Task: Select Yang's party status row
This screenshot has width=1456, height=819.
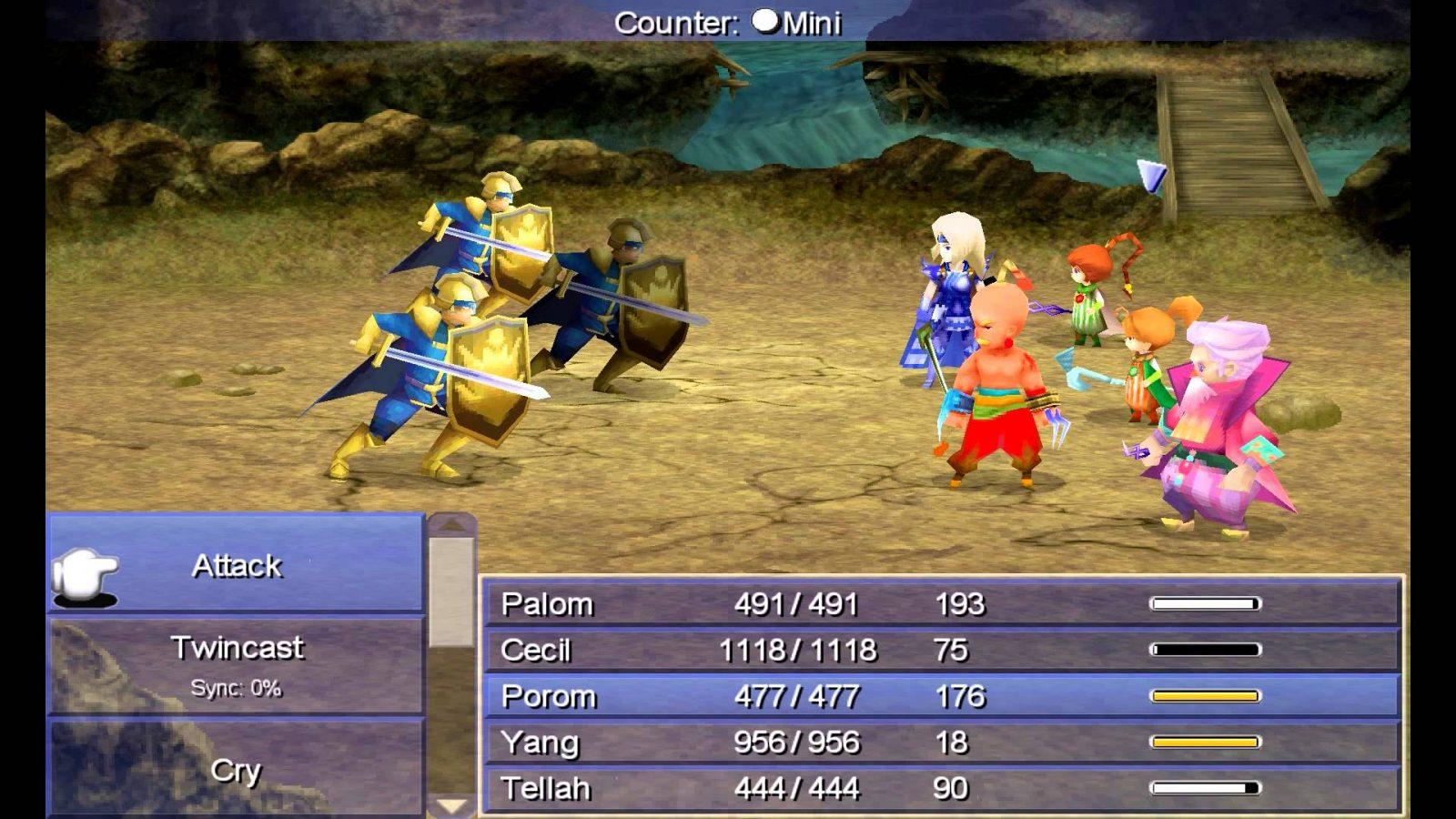Action: (x=942, y=743)
